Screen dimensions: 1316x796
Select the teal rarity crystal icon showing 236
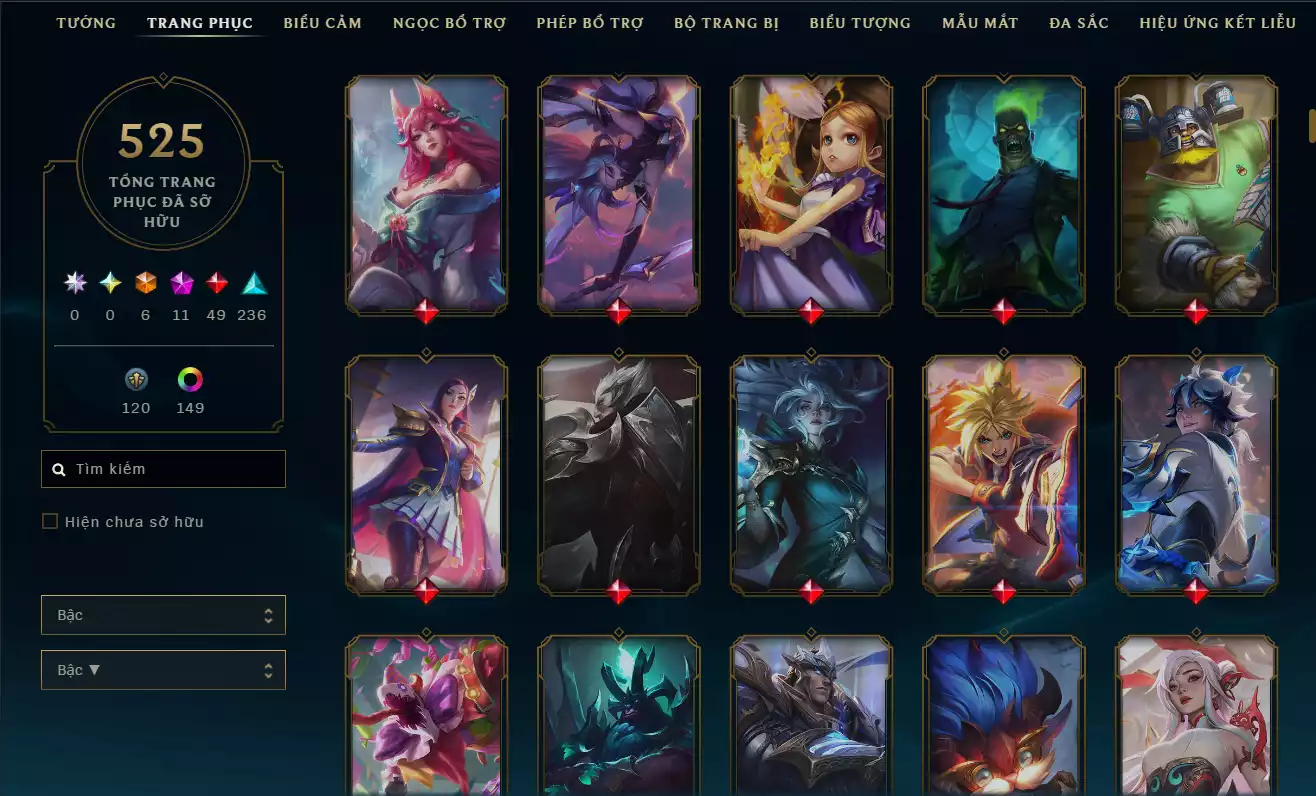pos(251,283)
